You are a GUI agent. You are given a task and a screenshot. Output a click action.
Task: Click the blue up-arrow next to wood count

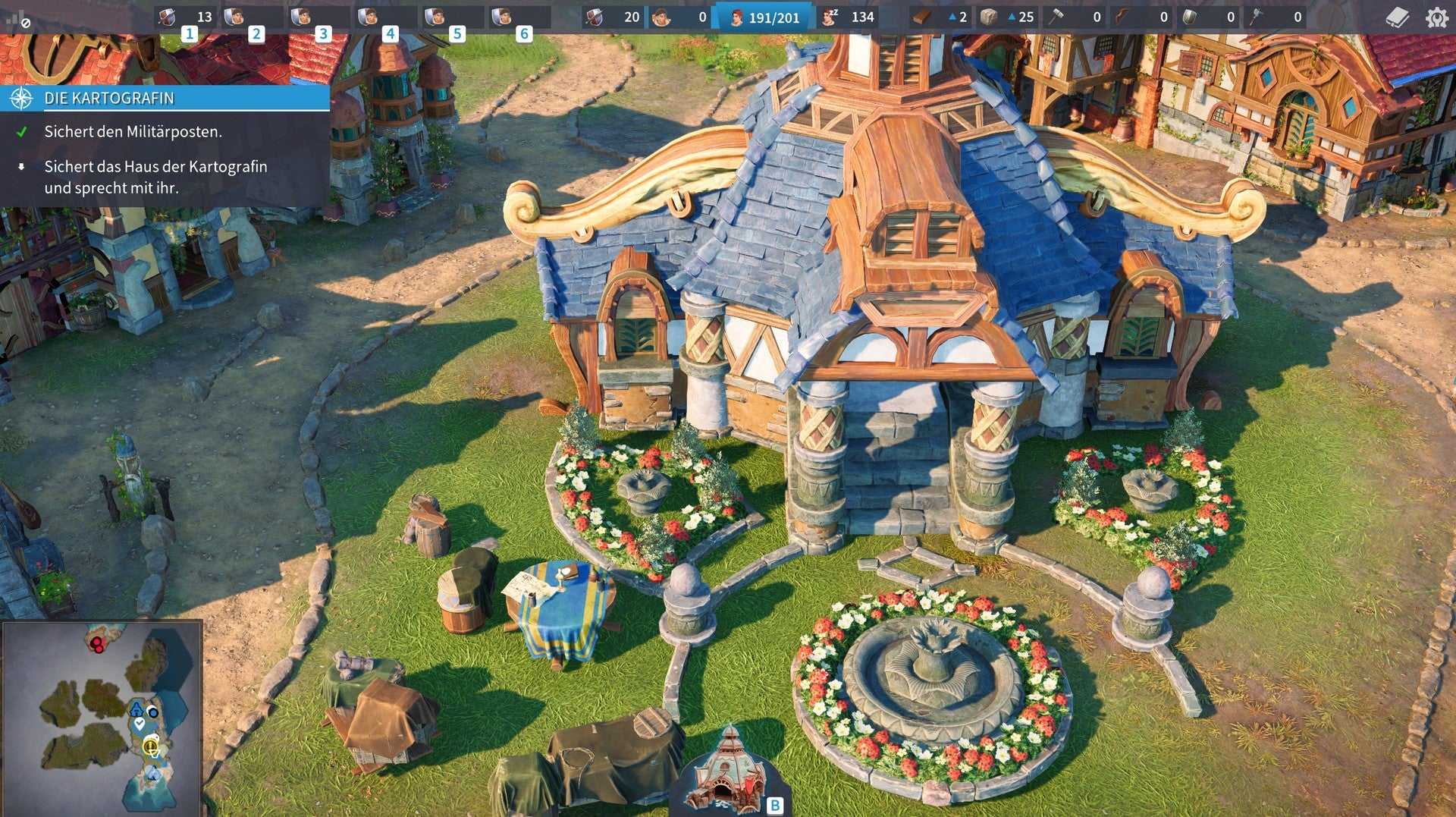951,17
